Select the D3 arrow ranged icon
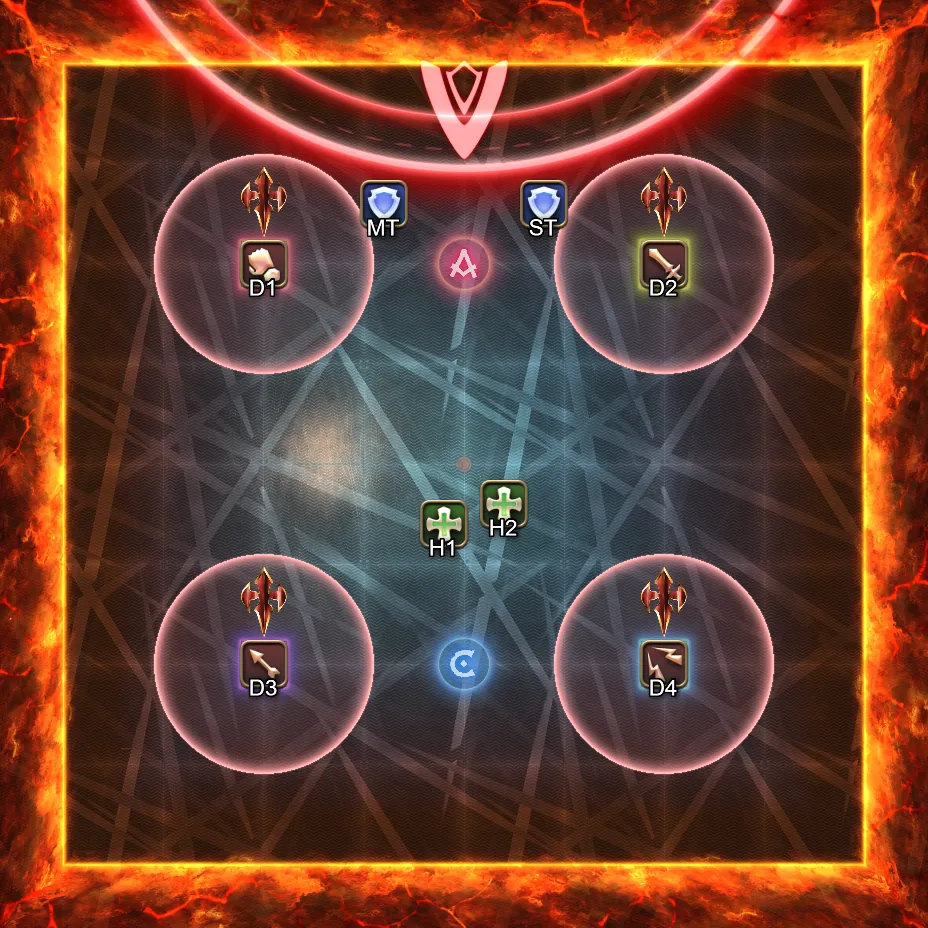928x928 pixels. 264,663
